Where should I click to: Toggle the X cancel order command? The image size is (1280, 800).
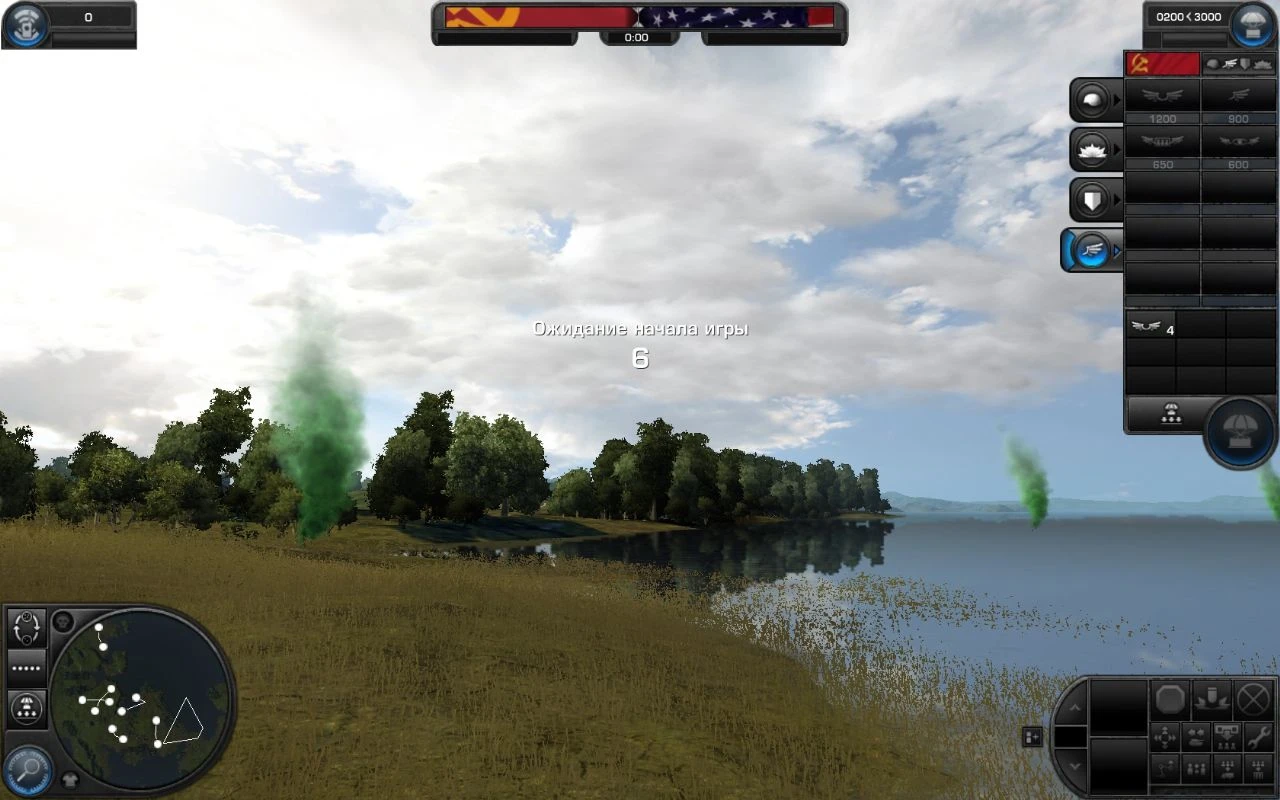(x=1255, y=698)
